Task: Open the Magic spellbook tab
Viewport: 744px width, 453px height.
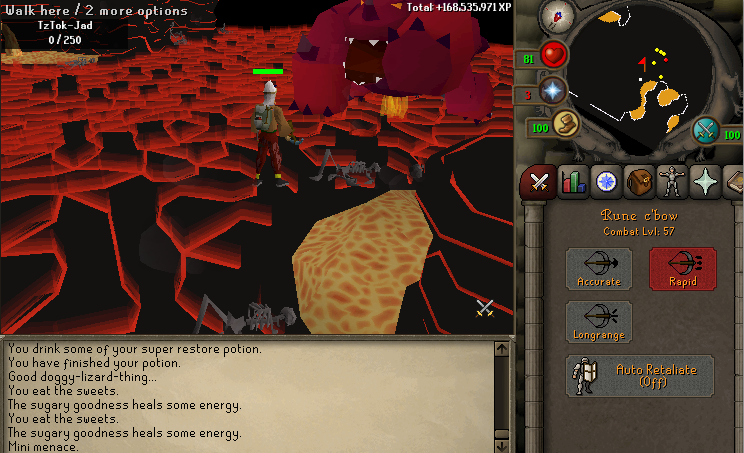Action: [734, 182]
